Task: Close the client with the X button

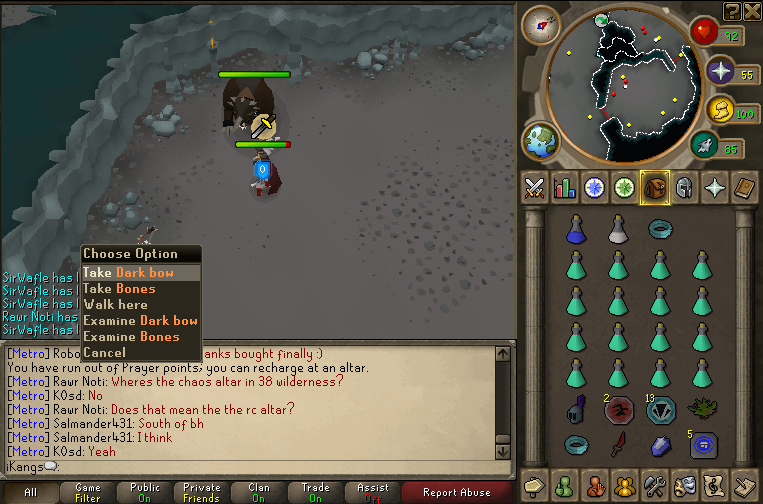Action: click(752, 10)
